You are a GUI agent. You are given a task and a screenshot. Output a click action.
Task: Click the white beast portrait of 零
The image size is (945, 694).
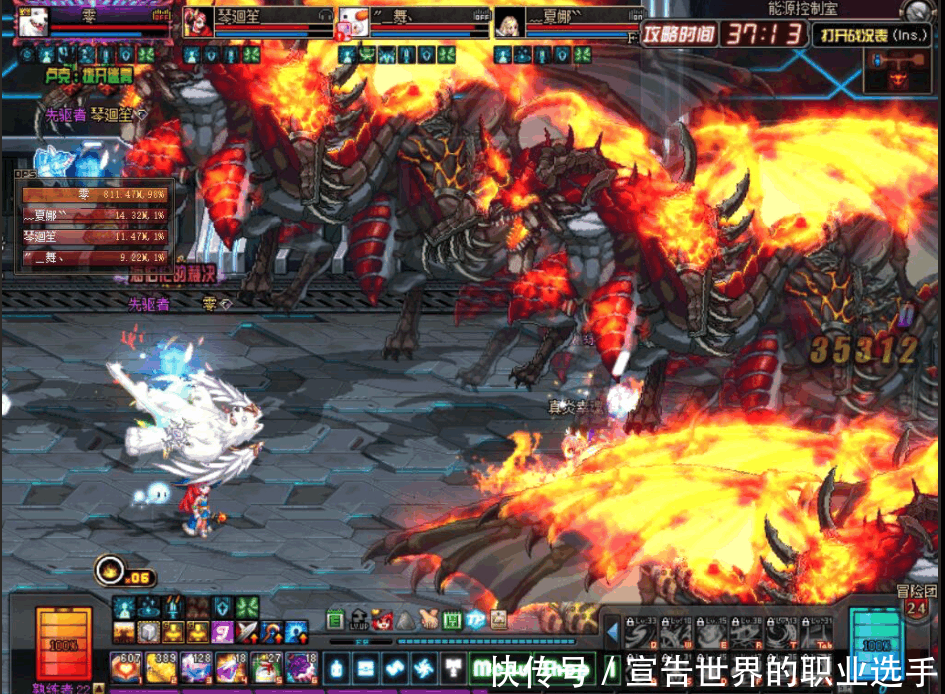click(33, 22)
